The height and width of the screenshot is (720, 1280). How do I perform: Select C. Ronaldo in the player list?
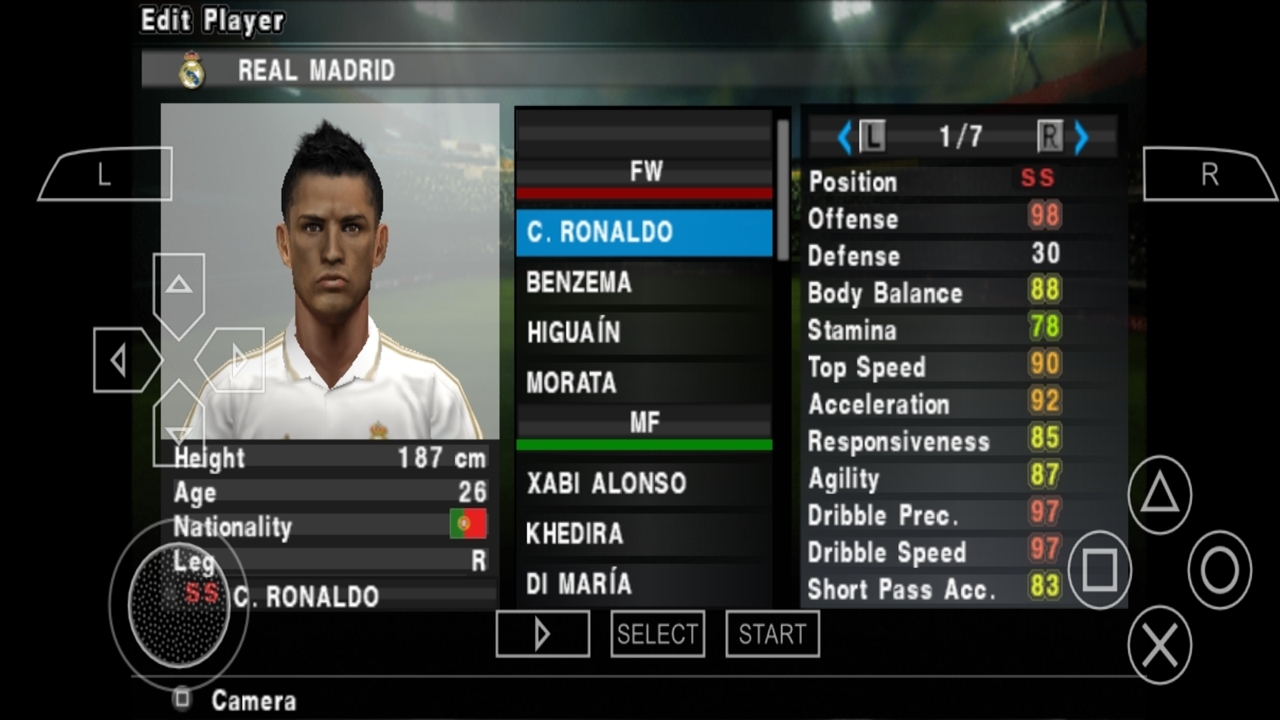644,232
